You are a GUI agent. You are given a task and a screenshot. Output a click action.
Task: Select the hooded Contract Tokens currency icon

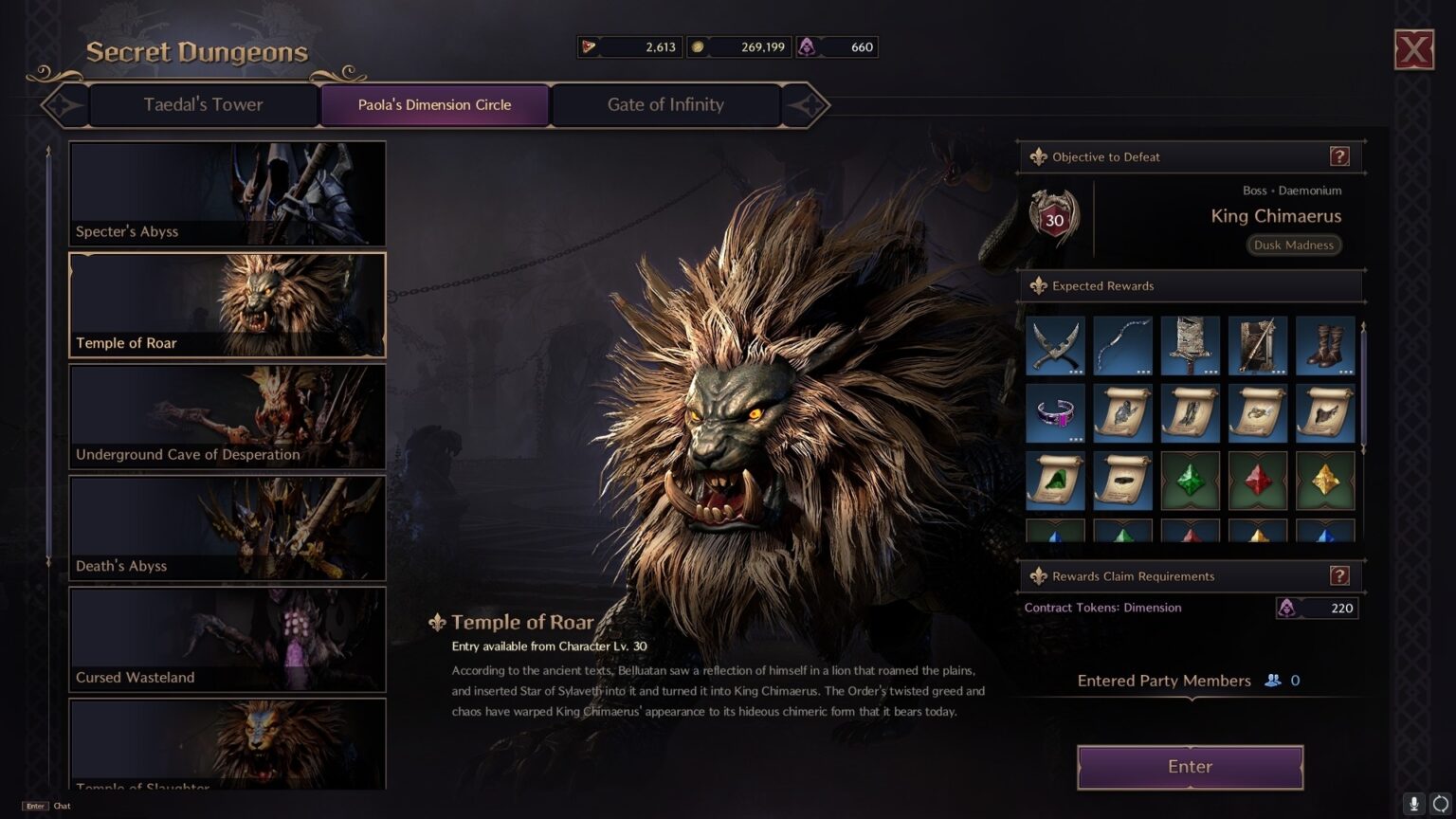809,46
